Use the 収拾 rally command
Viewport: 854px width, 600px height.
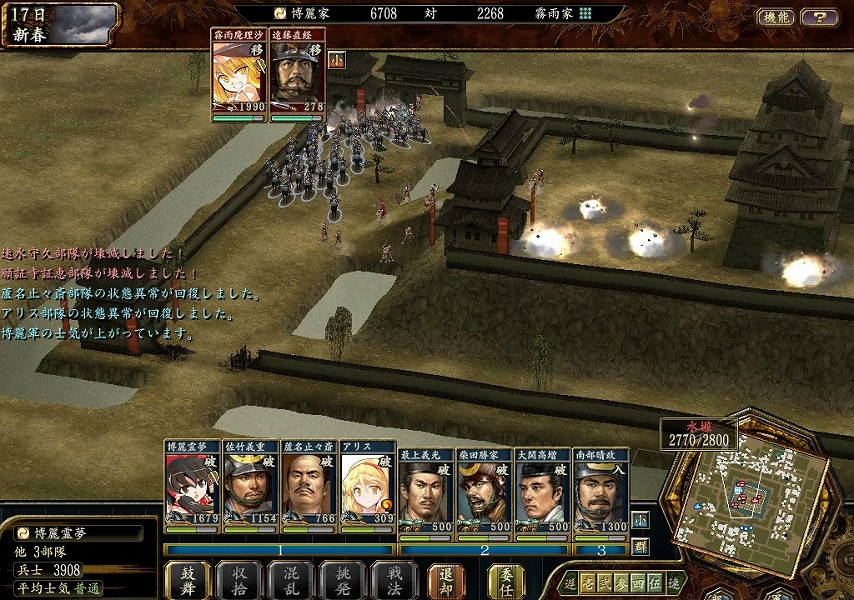tap(240, 580)
